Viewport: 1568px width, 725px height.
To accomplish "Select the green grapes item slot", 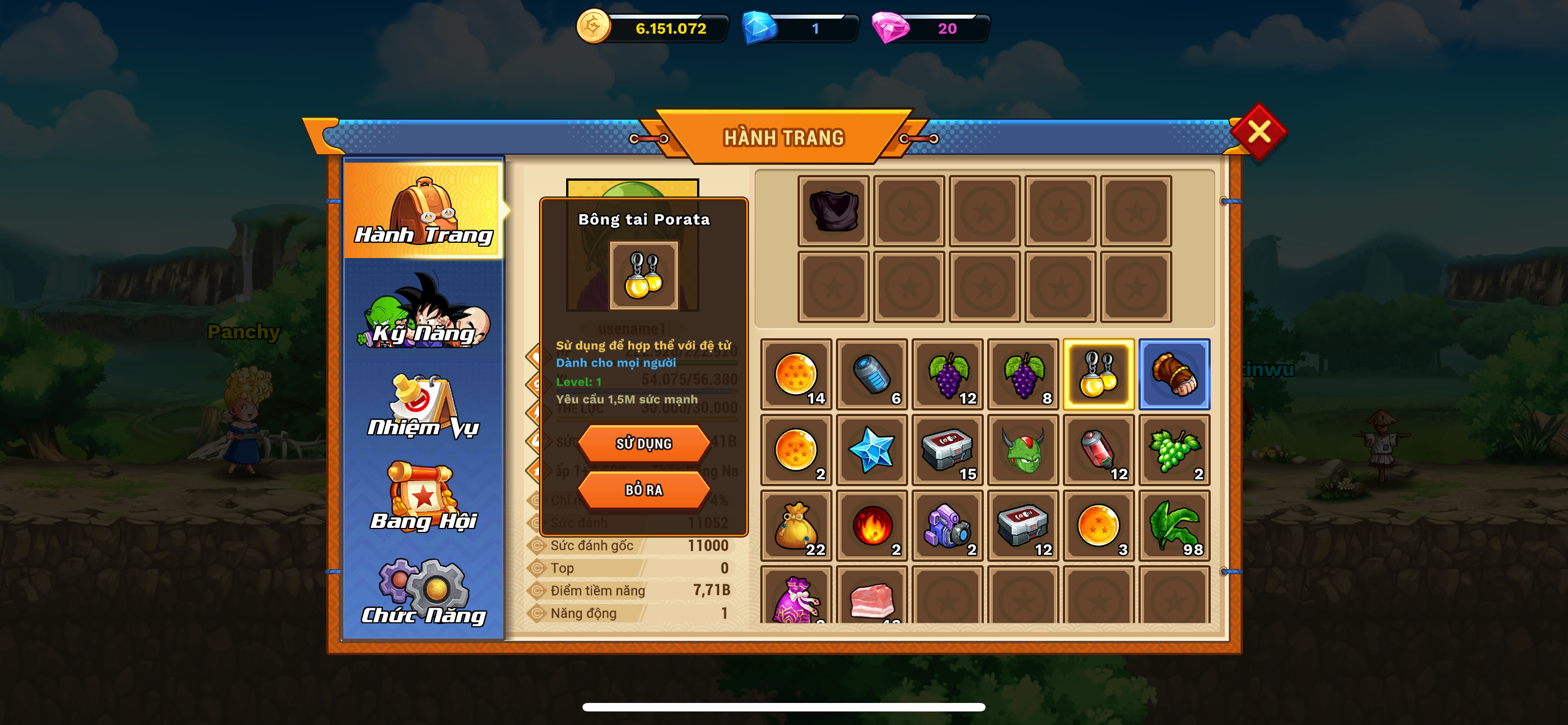I will (x=1174, y=451).
